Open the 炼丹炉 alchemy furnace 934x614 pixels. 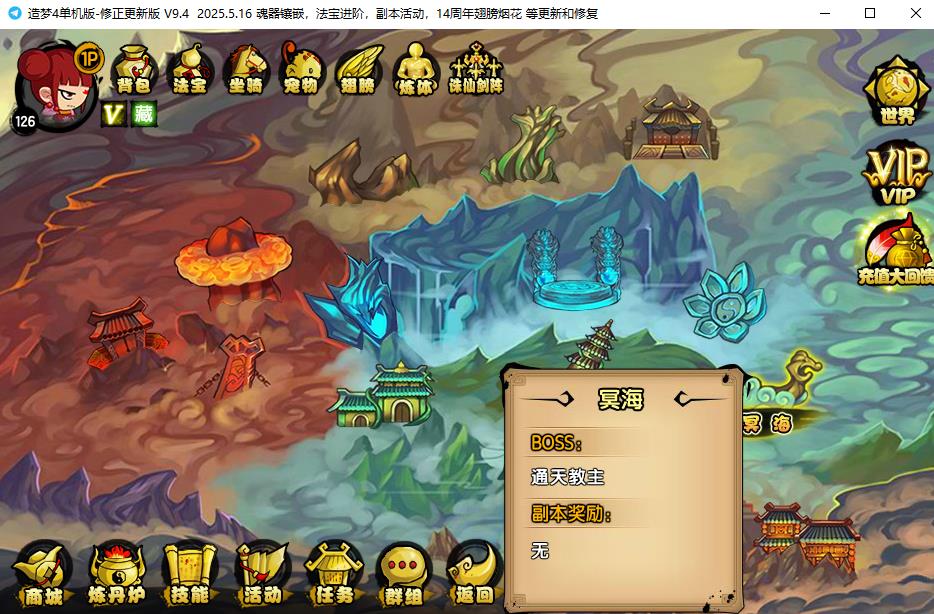pyautogui.click(x=118, y=576)
